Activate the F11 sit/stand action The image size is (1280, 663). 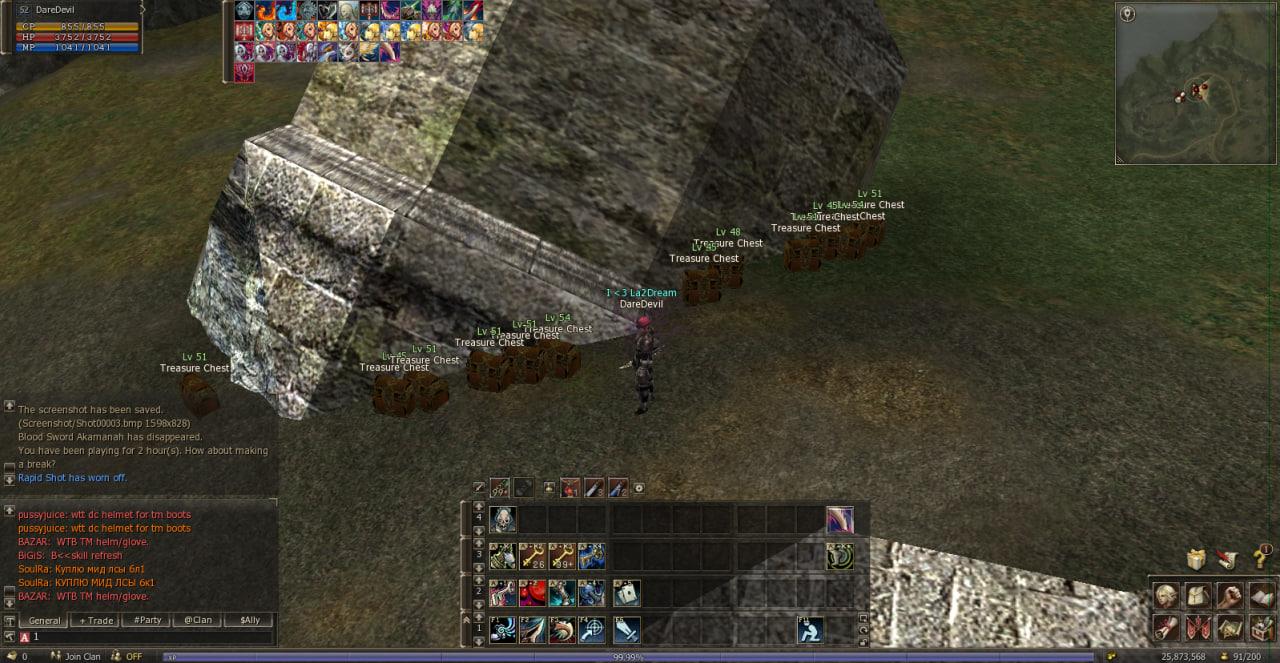[810, 630]
